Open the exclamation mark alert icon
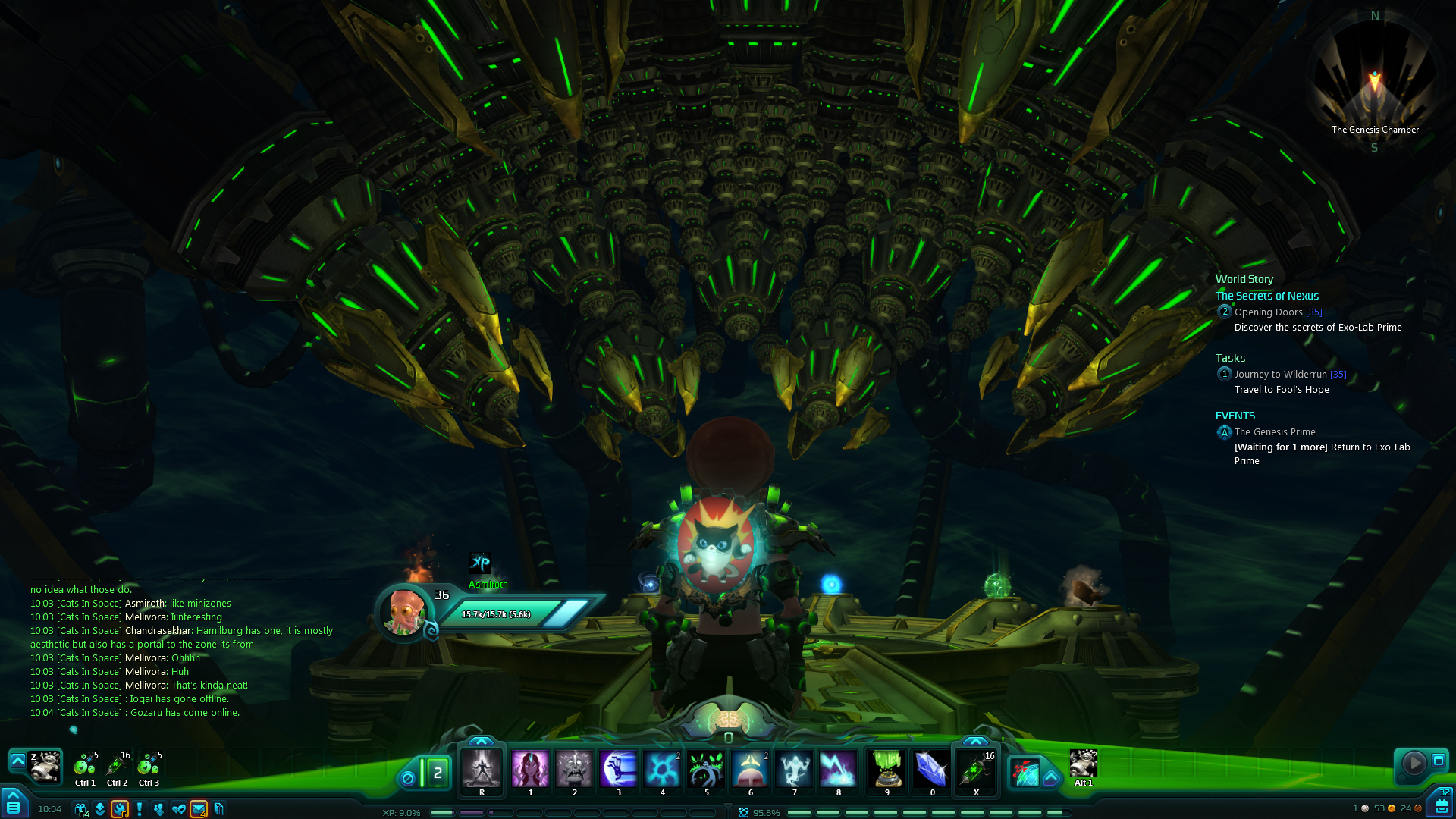Image resolution: width=1456 pixels, height=819 pixels. [140, 809]
